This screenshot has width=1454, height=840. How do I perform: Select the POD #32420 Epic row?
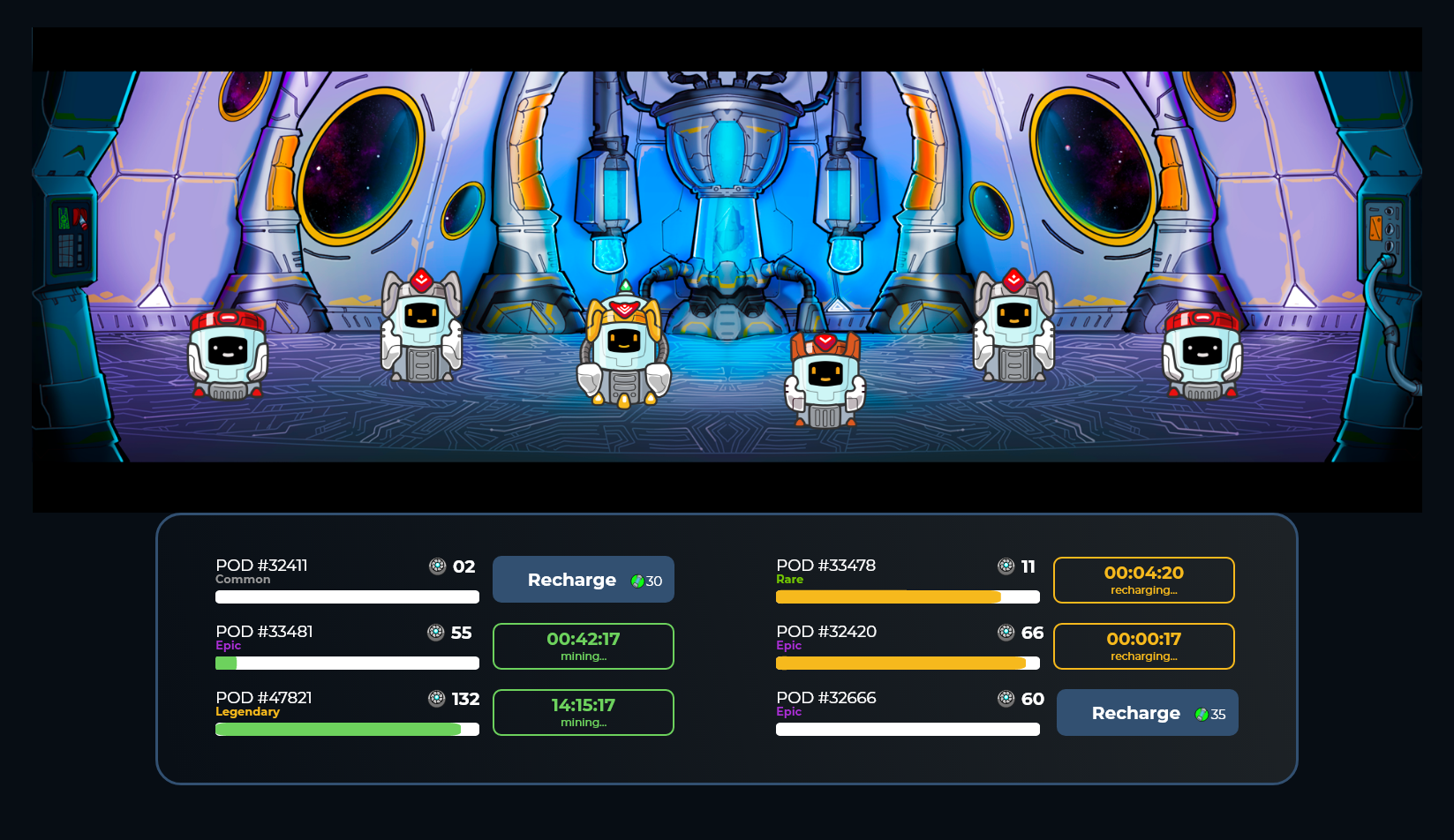point(908,646)
